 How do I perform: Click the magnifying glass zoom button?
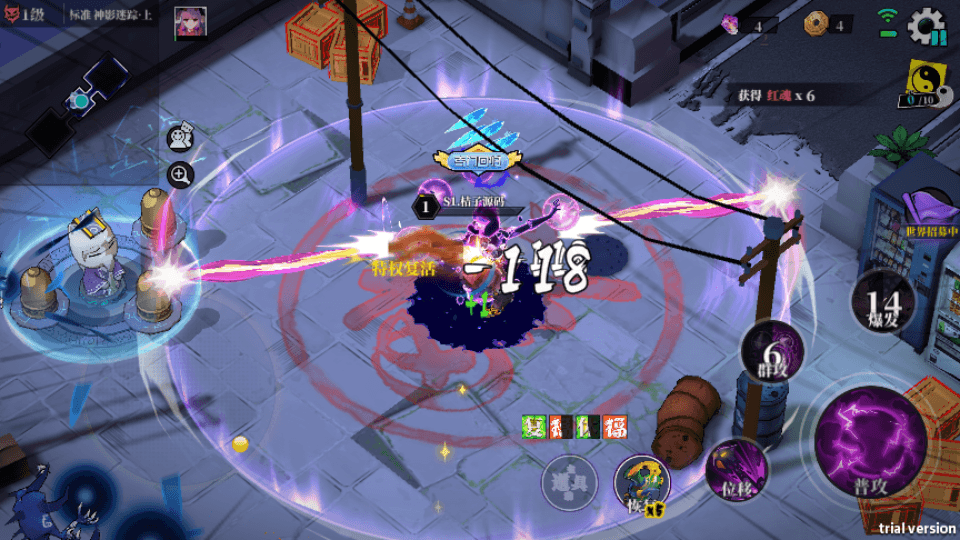point(180,176)
